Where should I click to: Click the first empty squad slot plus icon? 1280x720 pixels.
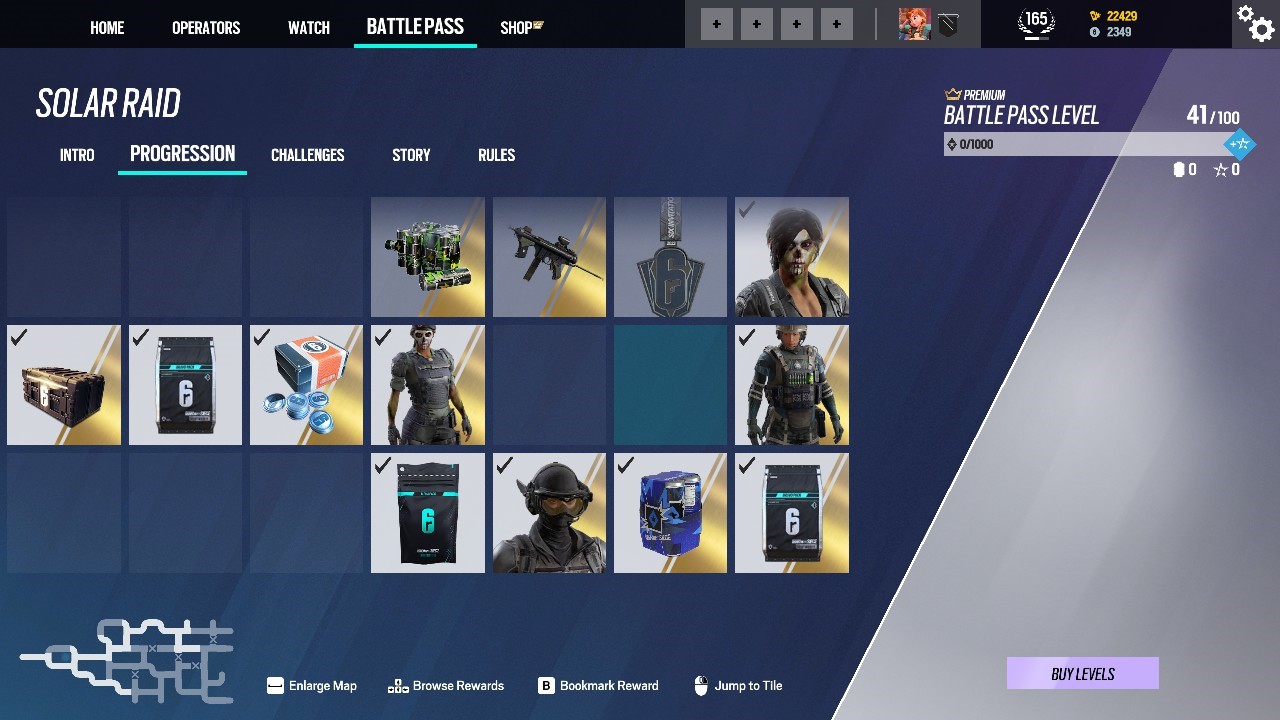pos(716,23)
